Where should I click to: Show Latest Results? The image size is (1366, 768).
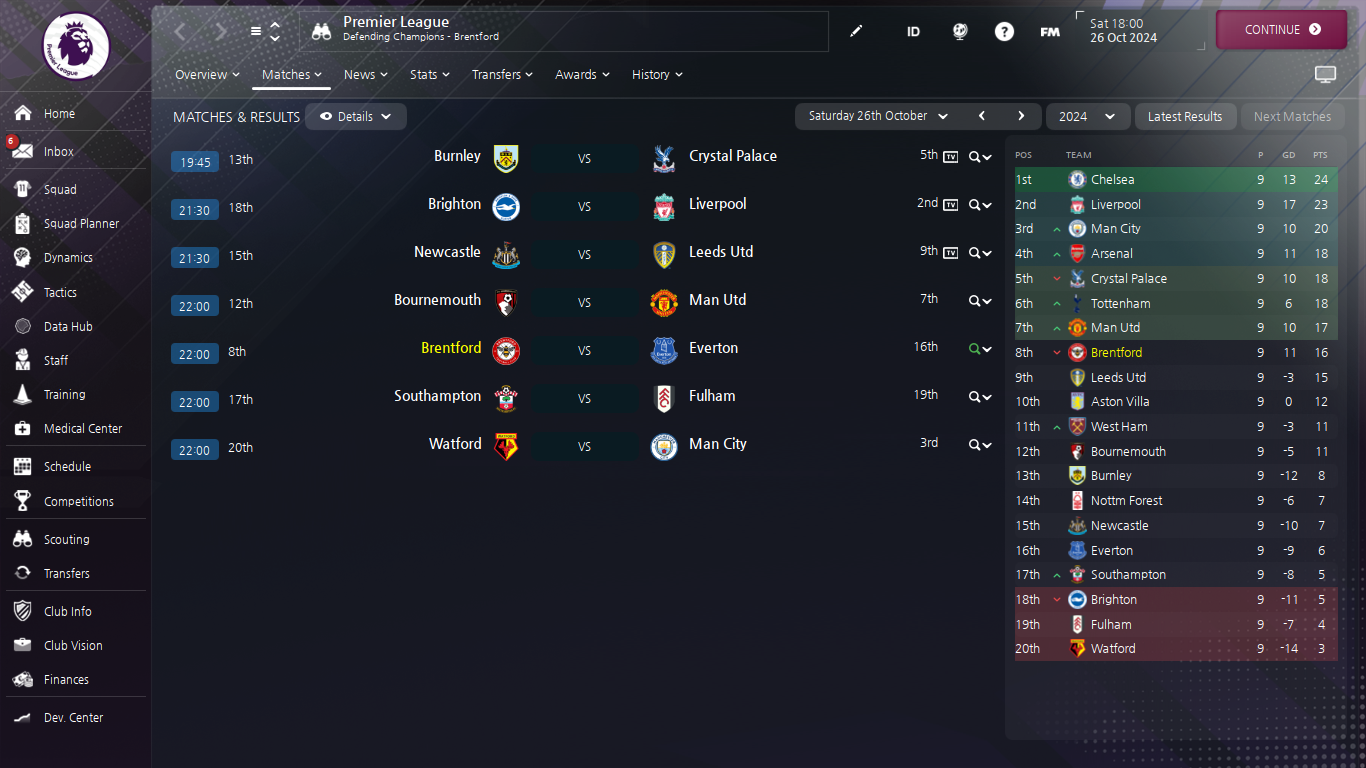tap(1185, 117)
